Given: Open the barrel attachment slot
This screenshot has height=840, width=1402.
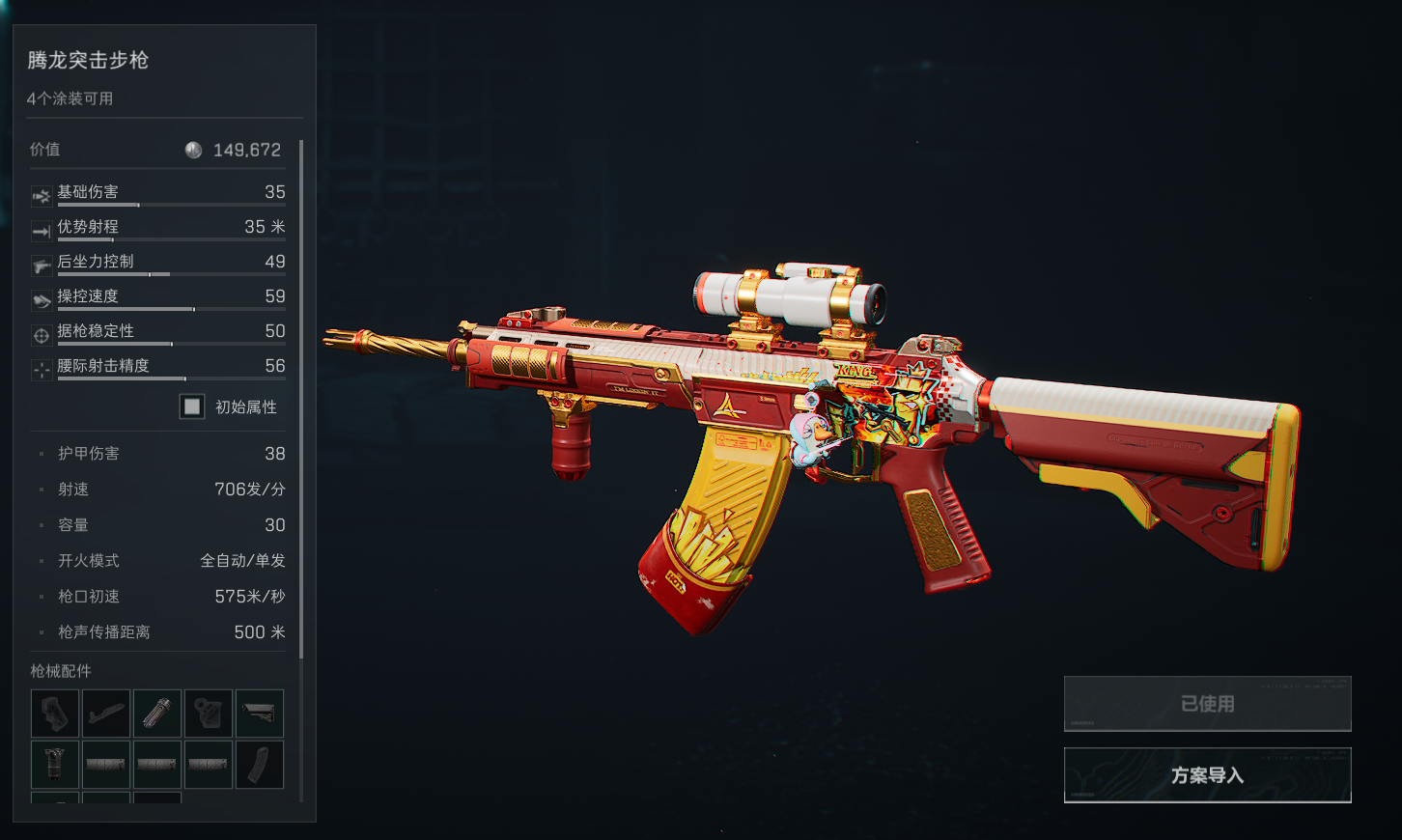Looking at the screenshot, I should pos(106,714).
